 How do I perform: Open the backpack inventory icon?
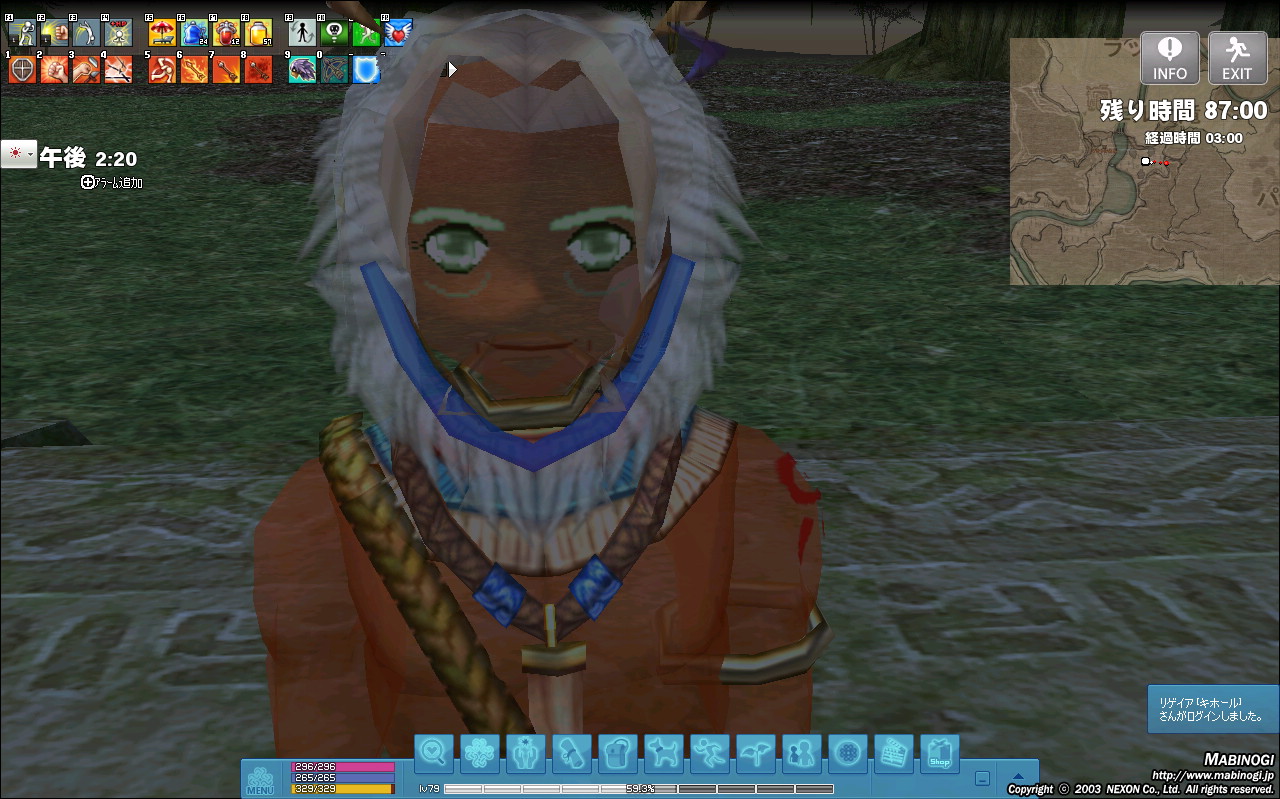point(617,753)
